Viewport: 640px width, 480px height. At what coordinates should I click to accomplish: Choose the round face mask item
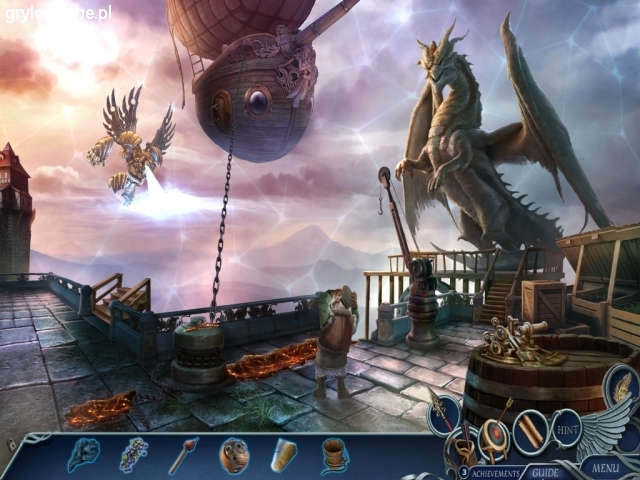coord(234,455)
